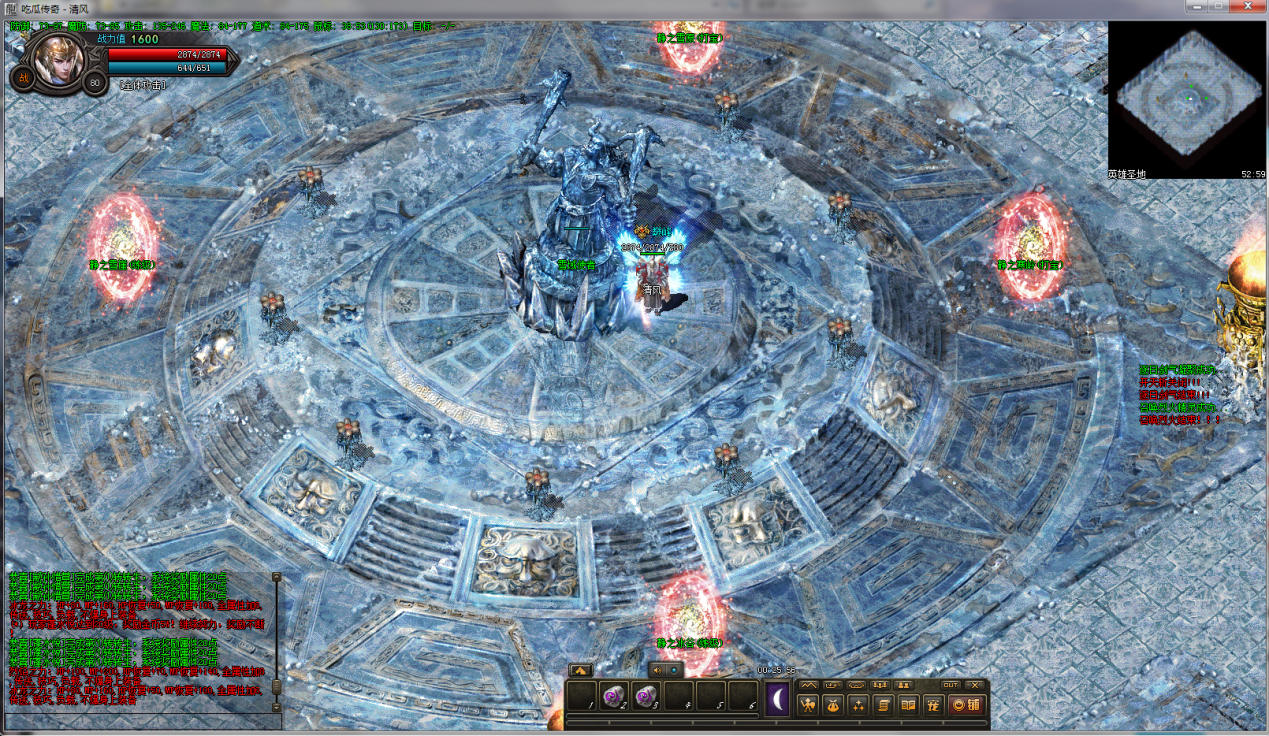Open the scroll quest icon
The height and width of the screenshot is (736, 1269).
pyautogui.click(x=884, y=705)
